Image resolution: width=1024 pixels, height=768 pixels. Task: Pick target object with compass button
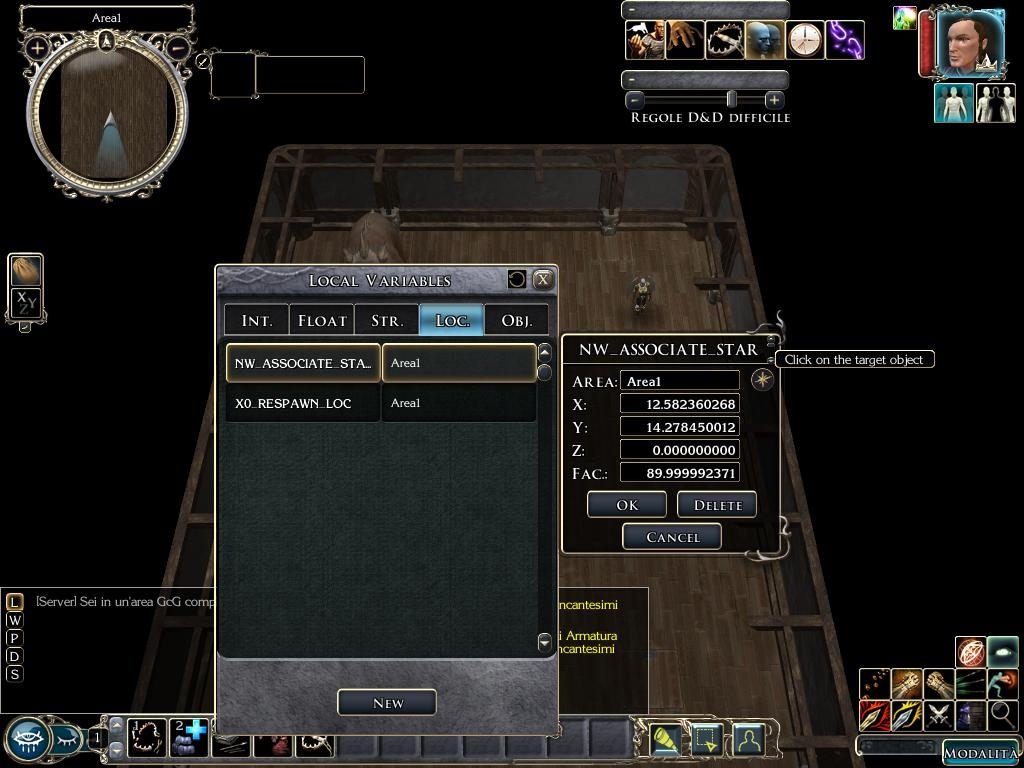pyautogui.click(x=762, y=380)
